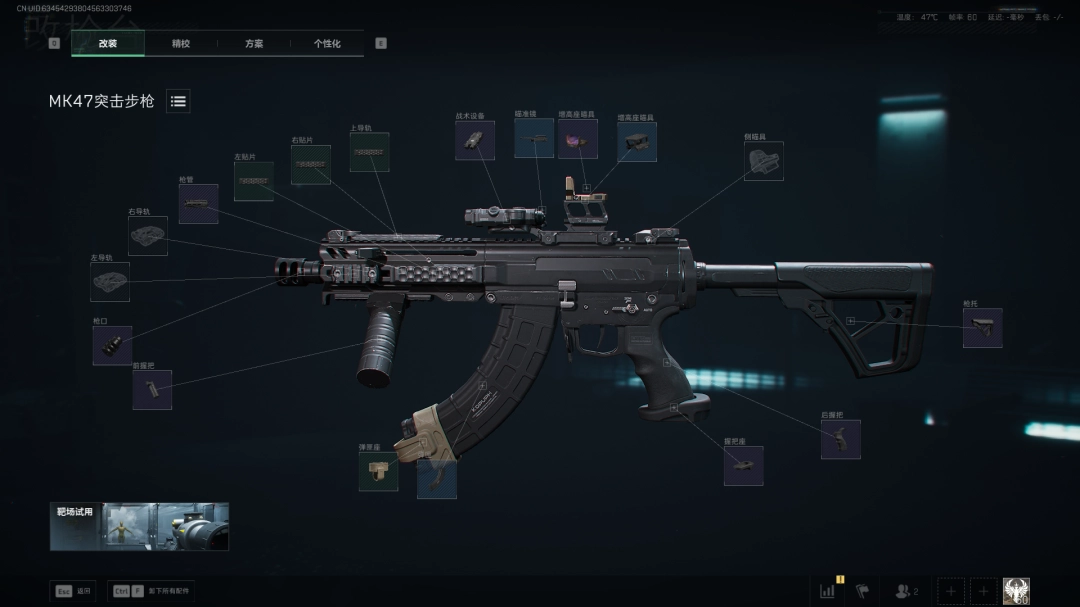
Task: Select the 个性化 tab
Action: pyautogui.click(x=327, y=44)
